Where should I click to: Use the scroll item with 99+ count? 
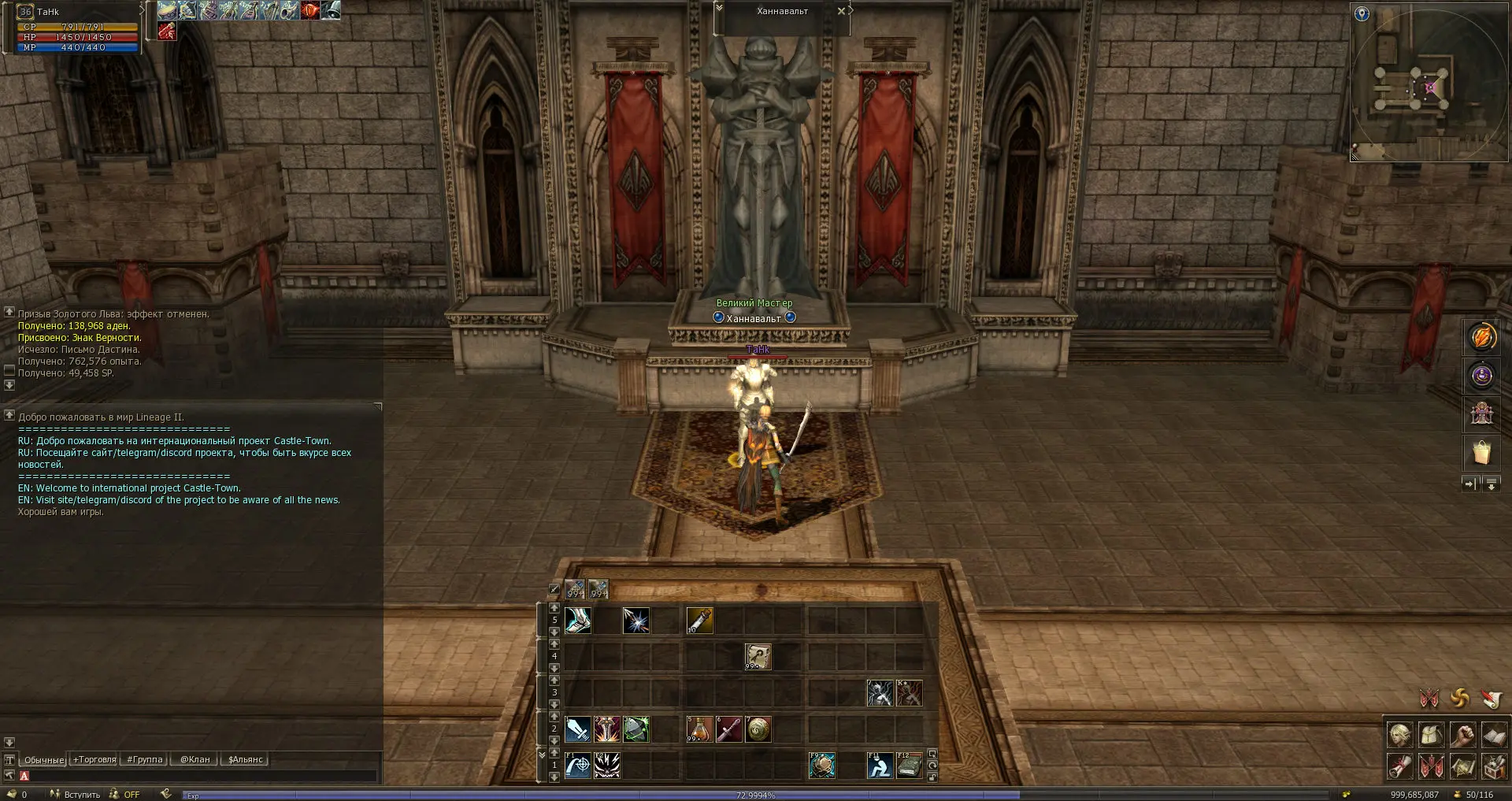(x=758, y=656)
